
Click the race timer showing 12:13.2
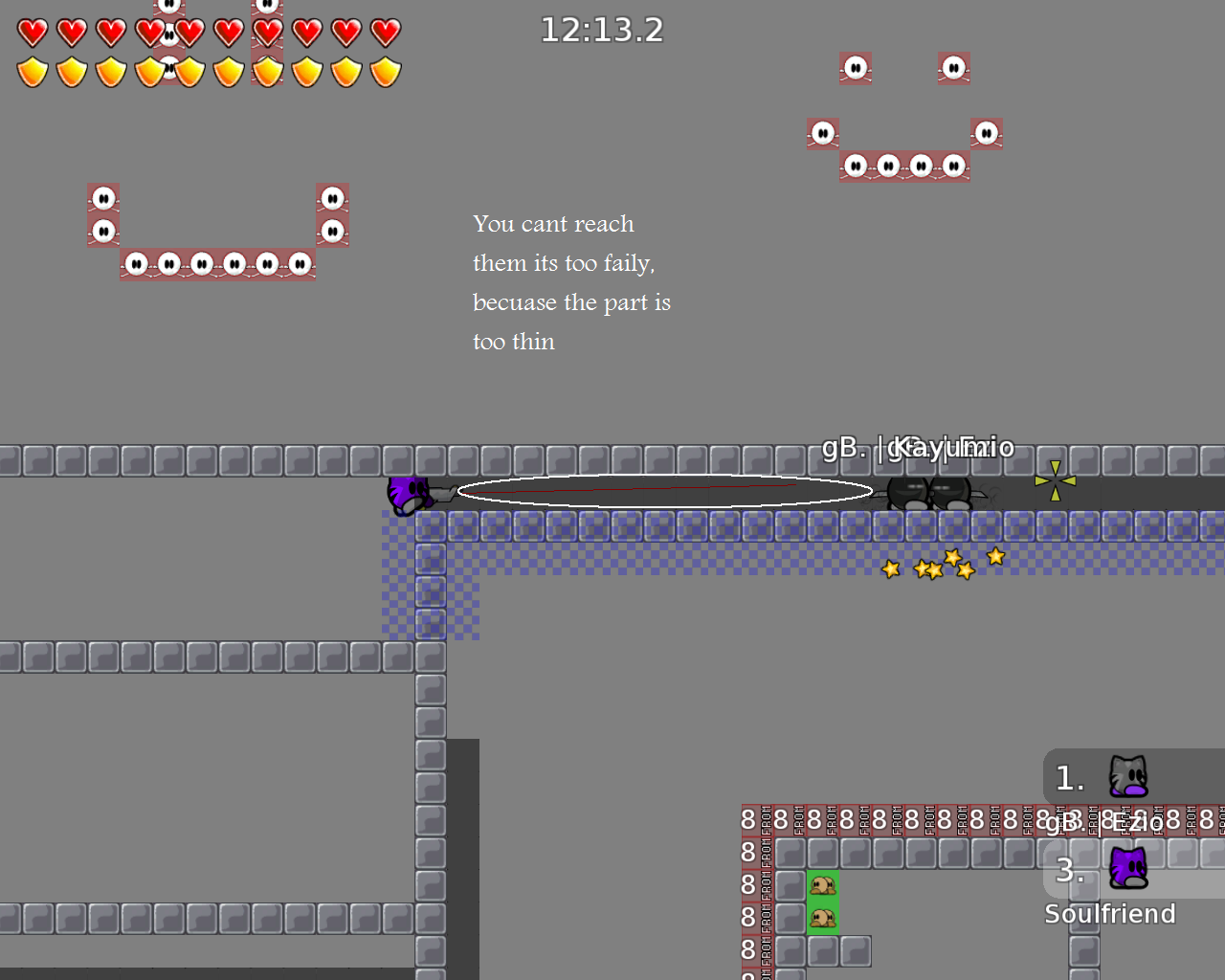602,30
